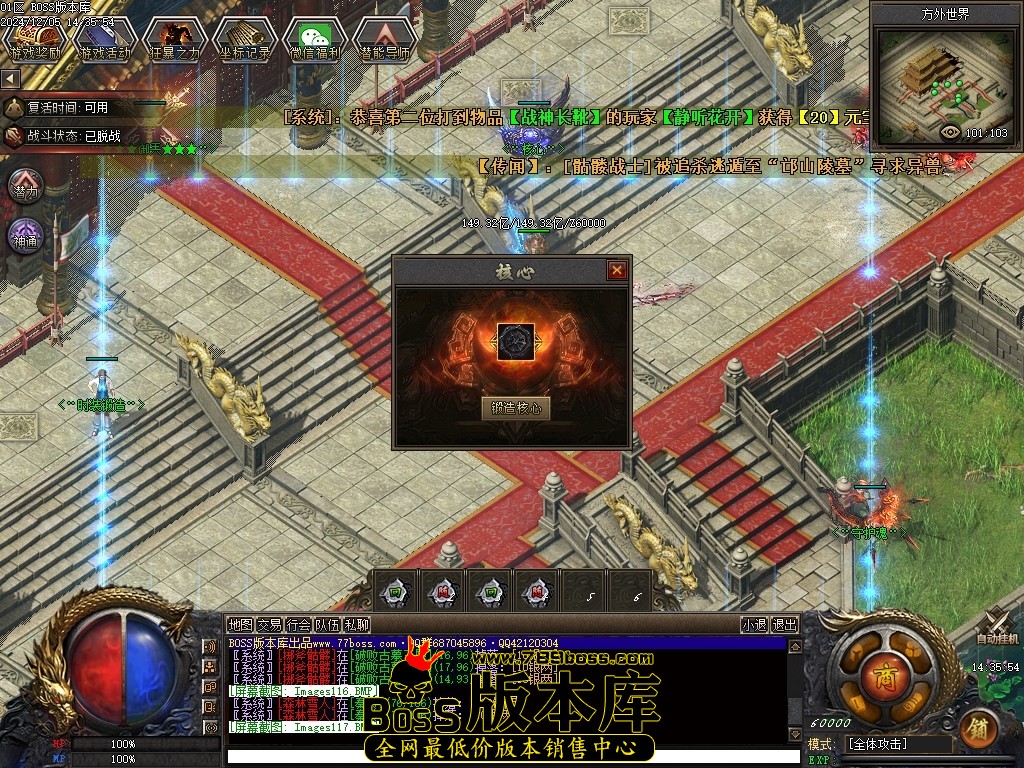Close the 核心 core window
The width and height of the screenshot is (1024, 768).
pos(617,270)
